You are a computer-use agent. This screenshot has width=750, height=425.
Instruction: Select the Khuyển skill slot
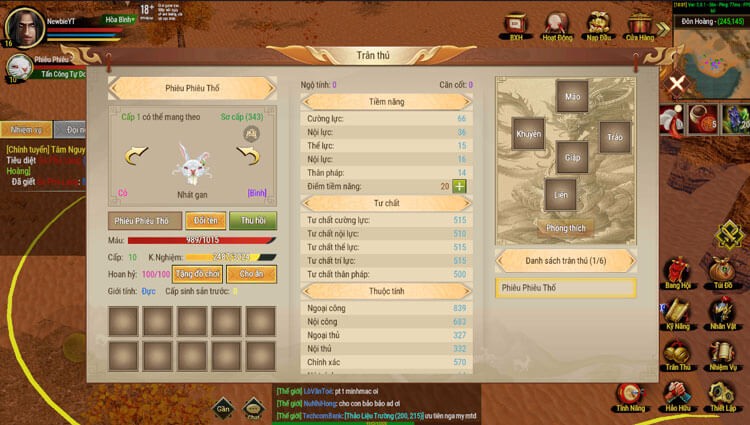(x=528, y=134)
